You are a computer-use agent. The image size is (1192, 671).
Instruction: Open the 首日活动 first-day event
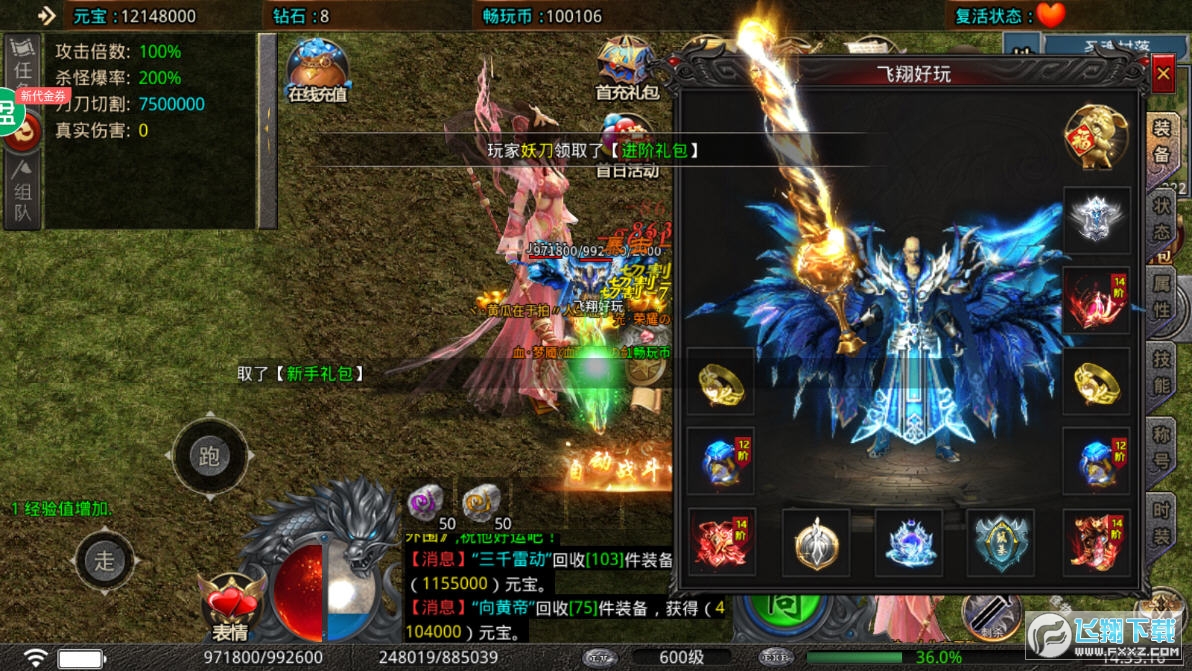pyautogui.click(x=627, y=146)
